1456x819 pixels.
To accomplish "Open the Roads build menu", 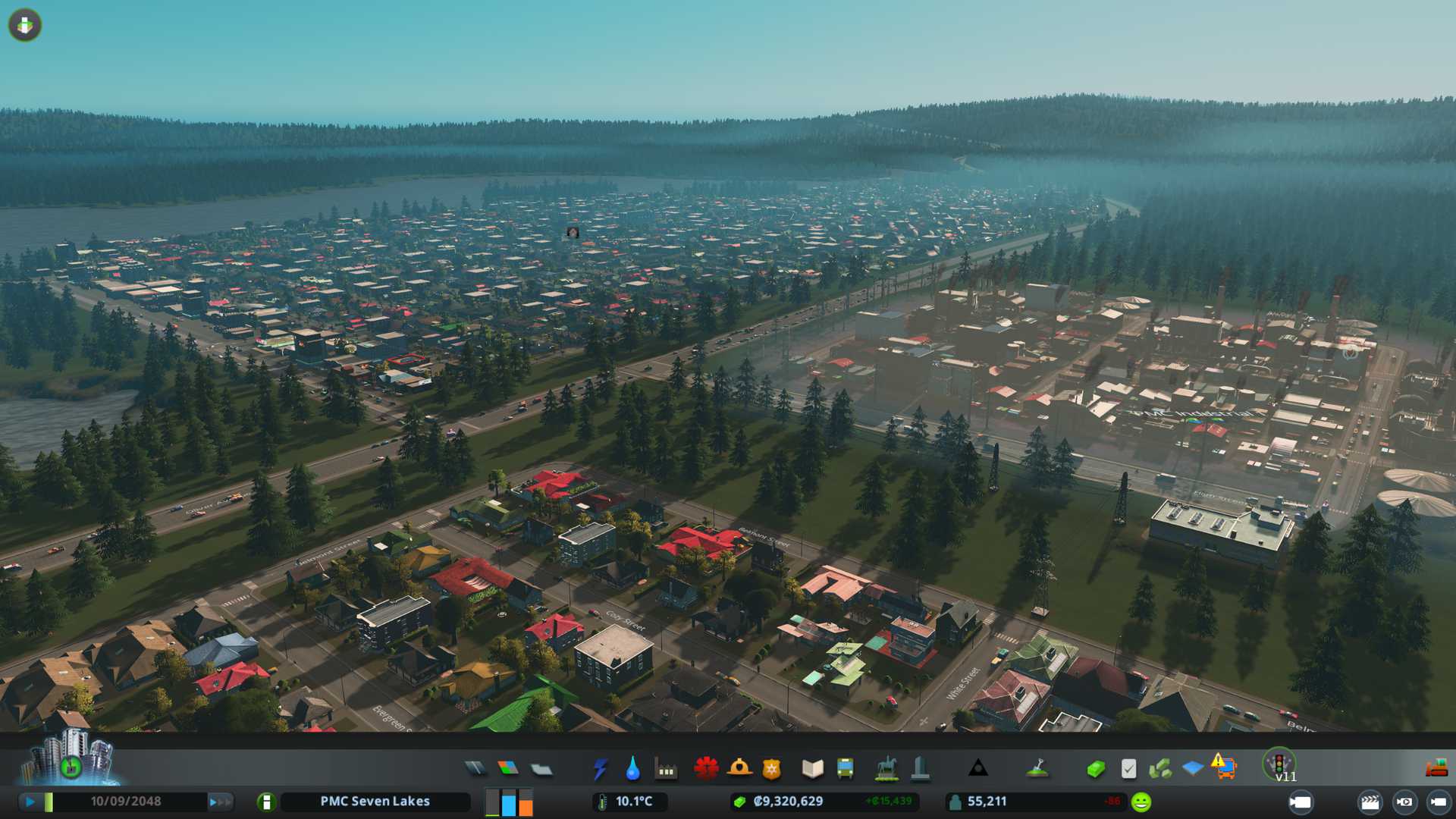I will (475, 769).
